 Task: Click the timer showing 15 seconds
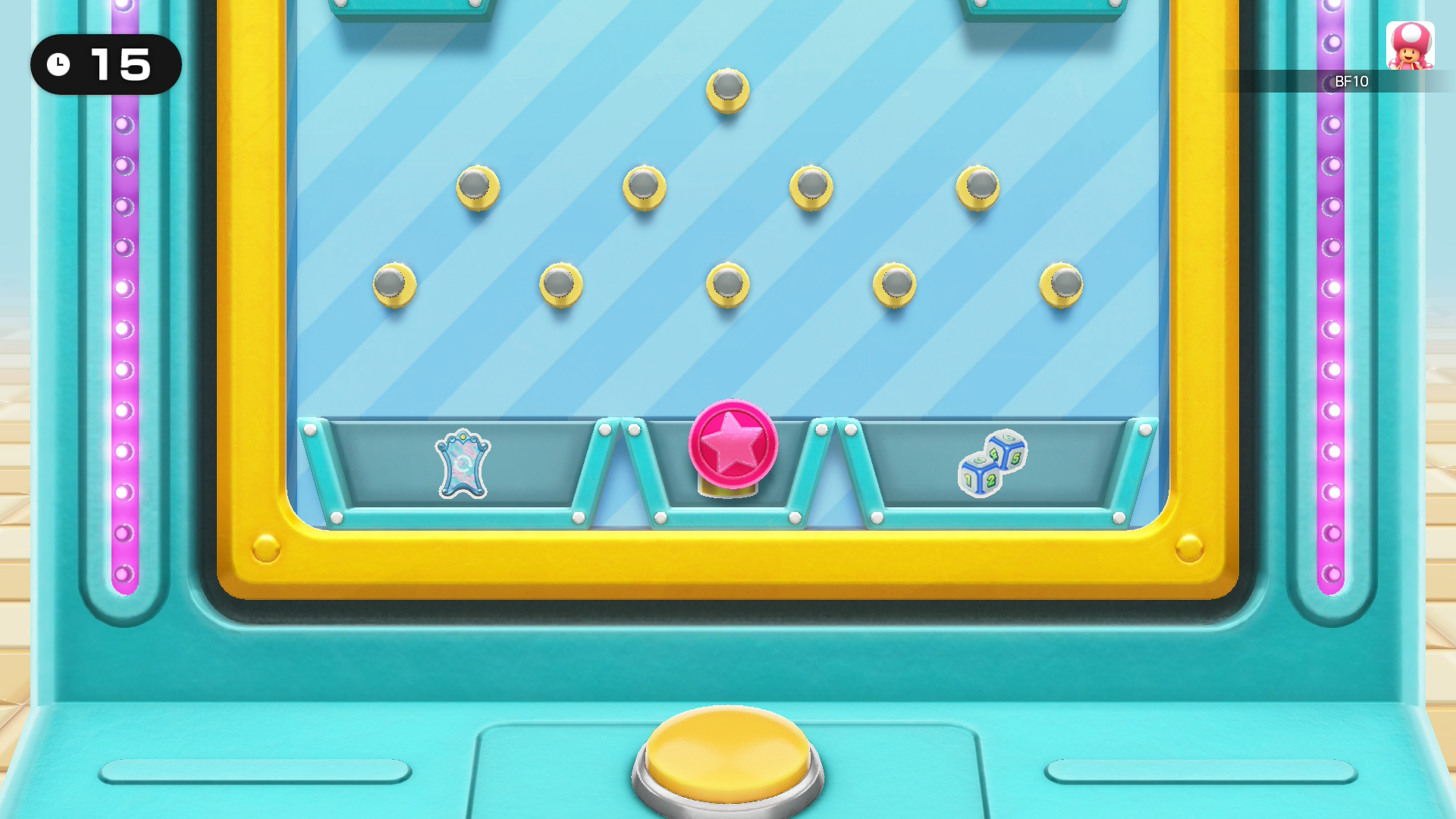point(105,65)
